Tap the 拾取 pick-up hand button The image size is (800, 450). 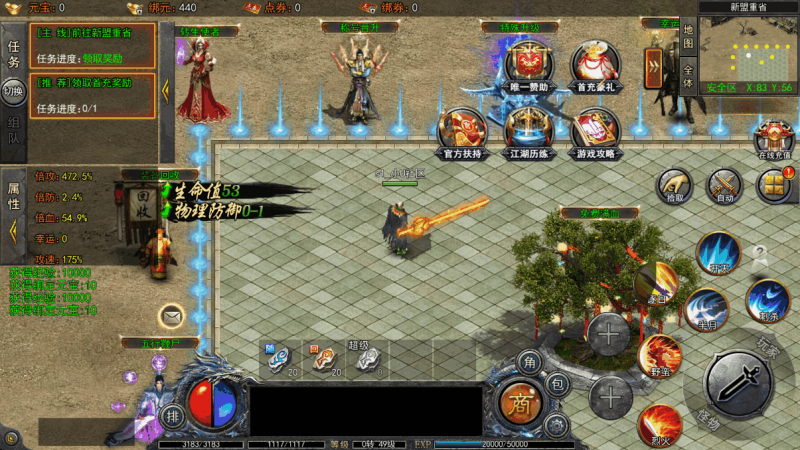point(676,186)
